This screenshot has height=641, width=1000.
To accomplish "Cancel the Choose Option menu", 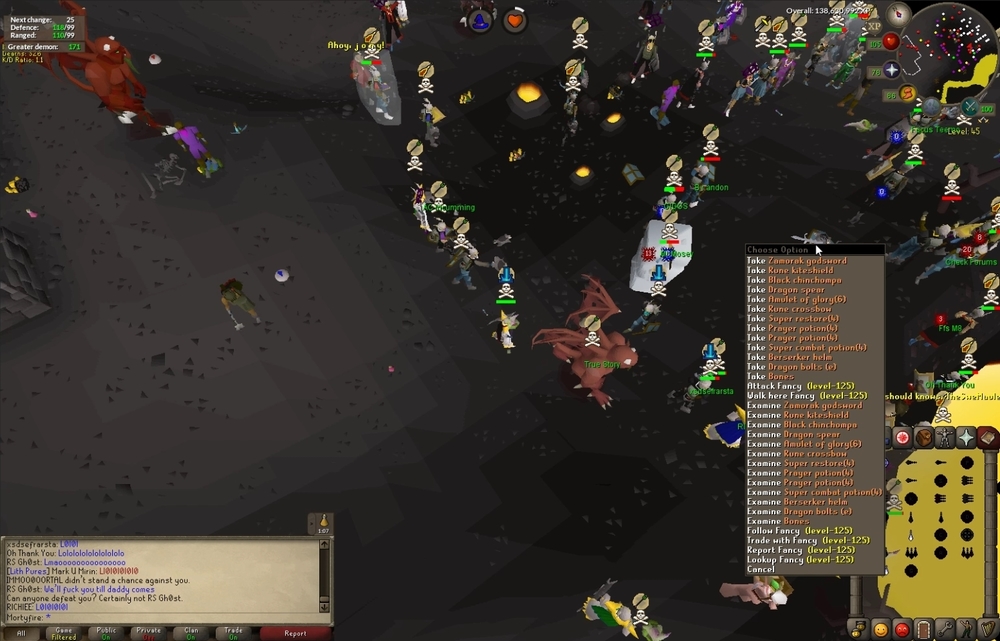I will [760, 569].
